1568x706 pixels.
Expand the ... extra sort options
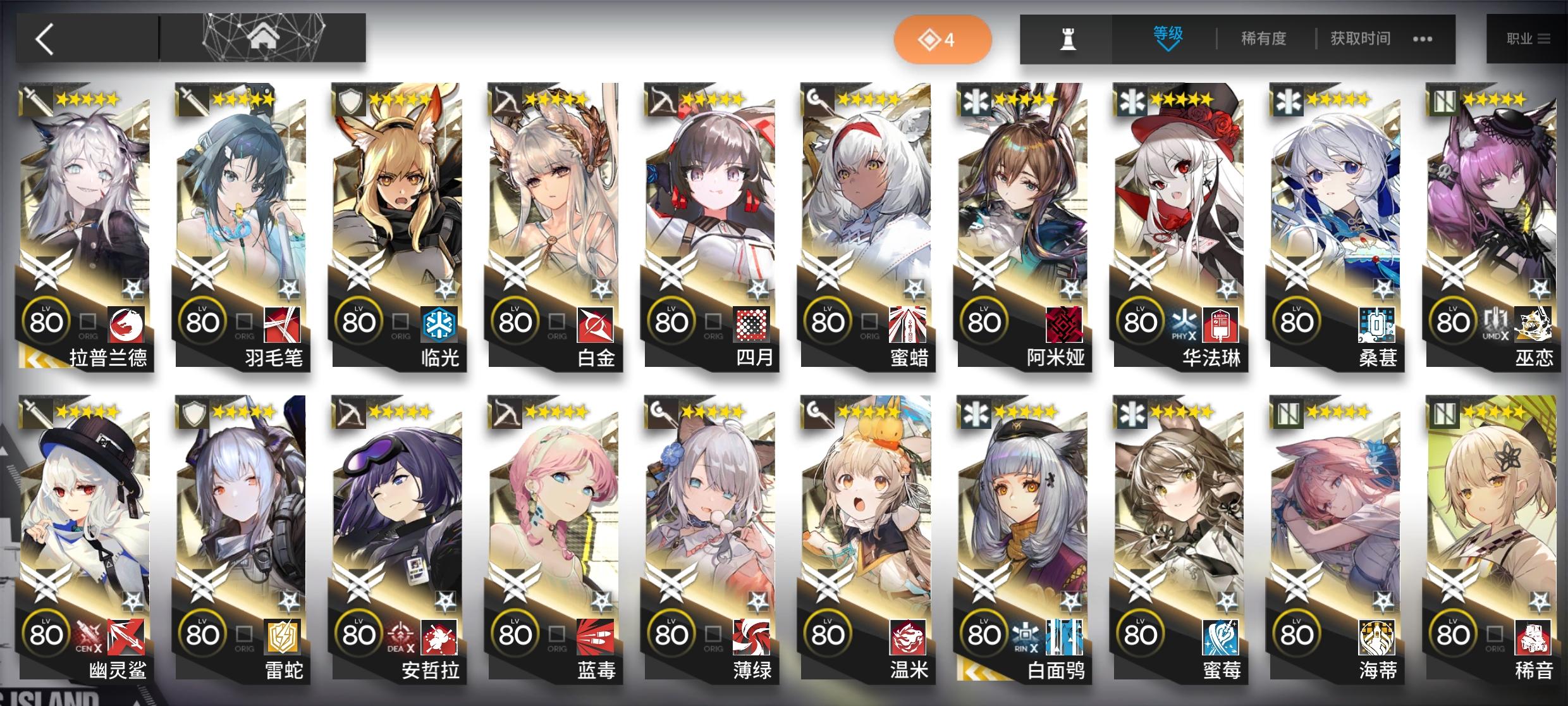point(1423,39)
